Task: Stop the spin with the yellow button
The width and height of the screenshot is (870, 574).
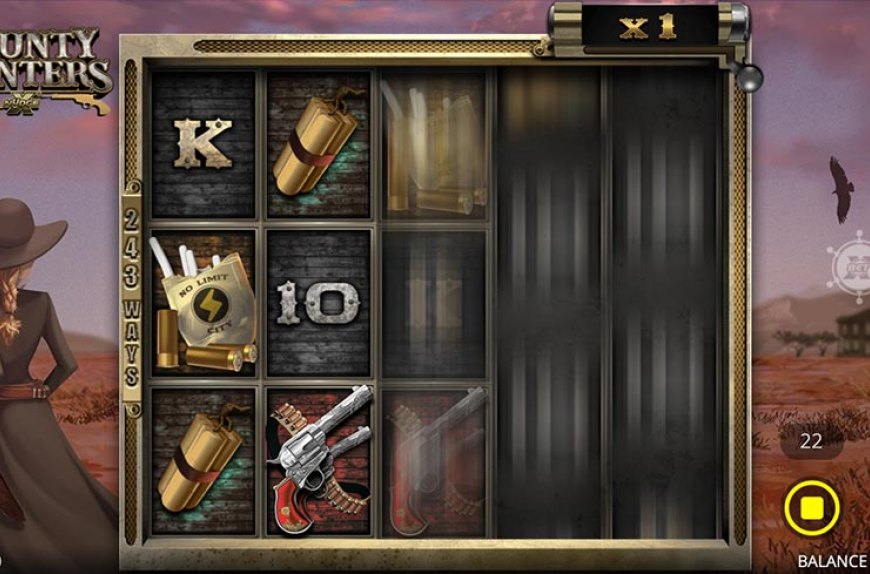Action: (811, 510)
